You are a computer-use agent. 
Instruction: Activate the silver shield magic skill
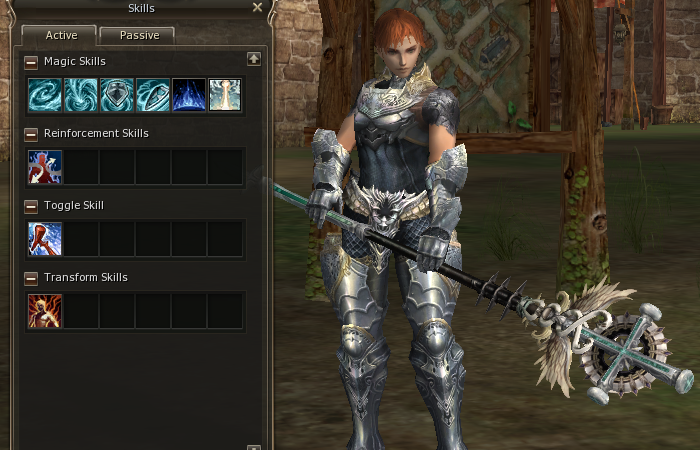(117, 95)
